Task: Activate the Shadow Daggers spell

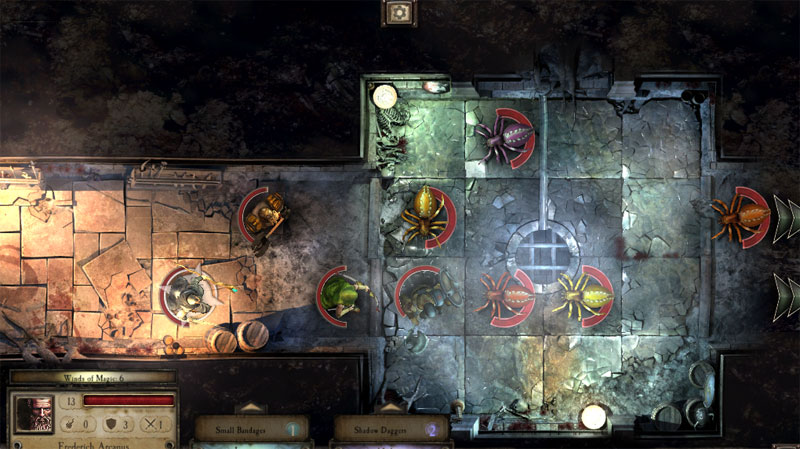Action: 391,430
